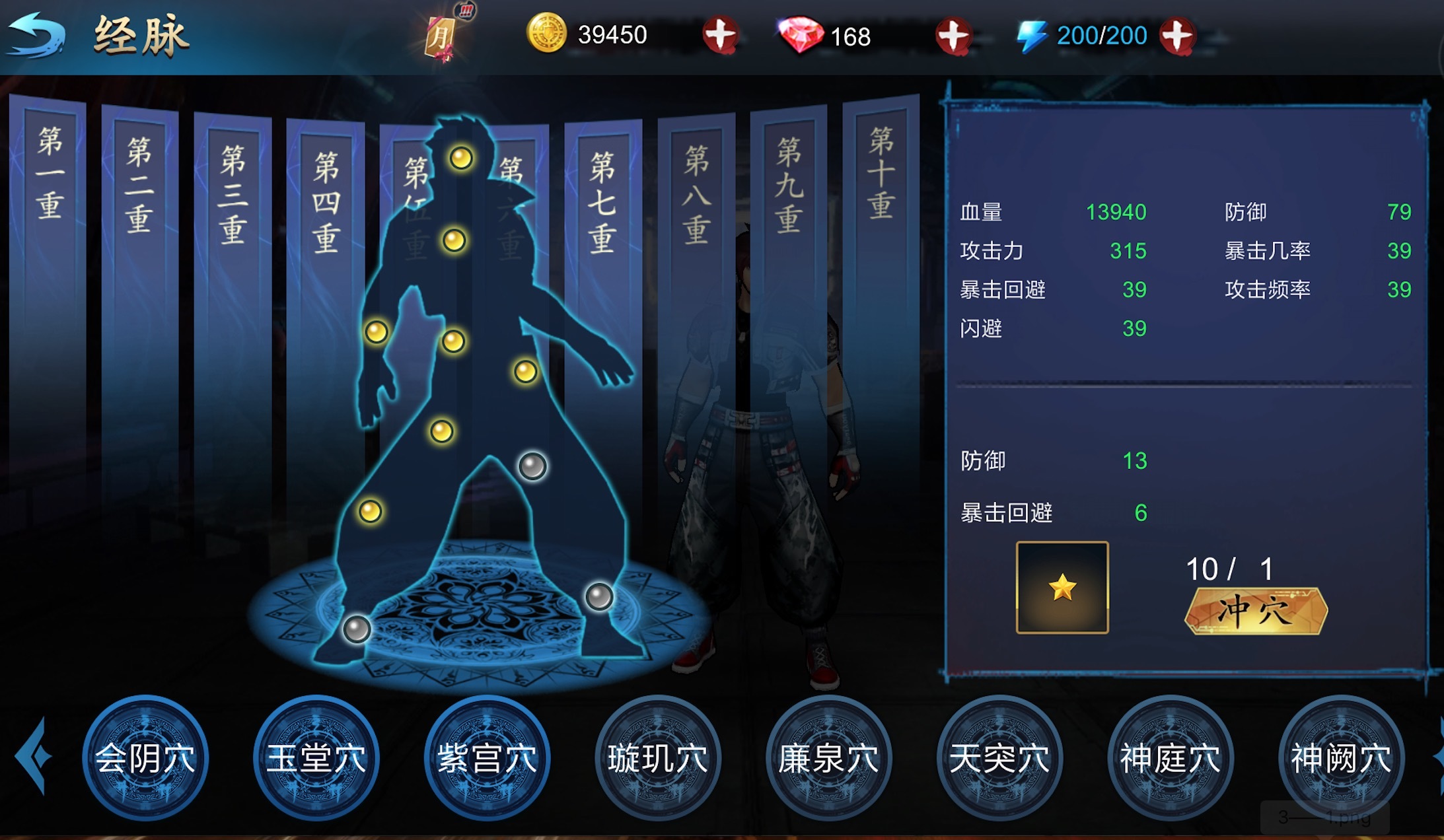Open the 第七重 meridian level
Screen dimensions: 1444x840
point(602,201)
